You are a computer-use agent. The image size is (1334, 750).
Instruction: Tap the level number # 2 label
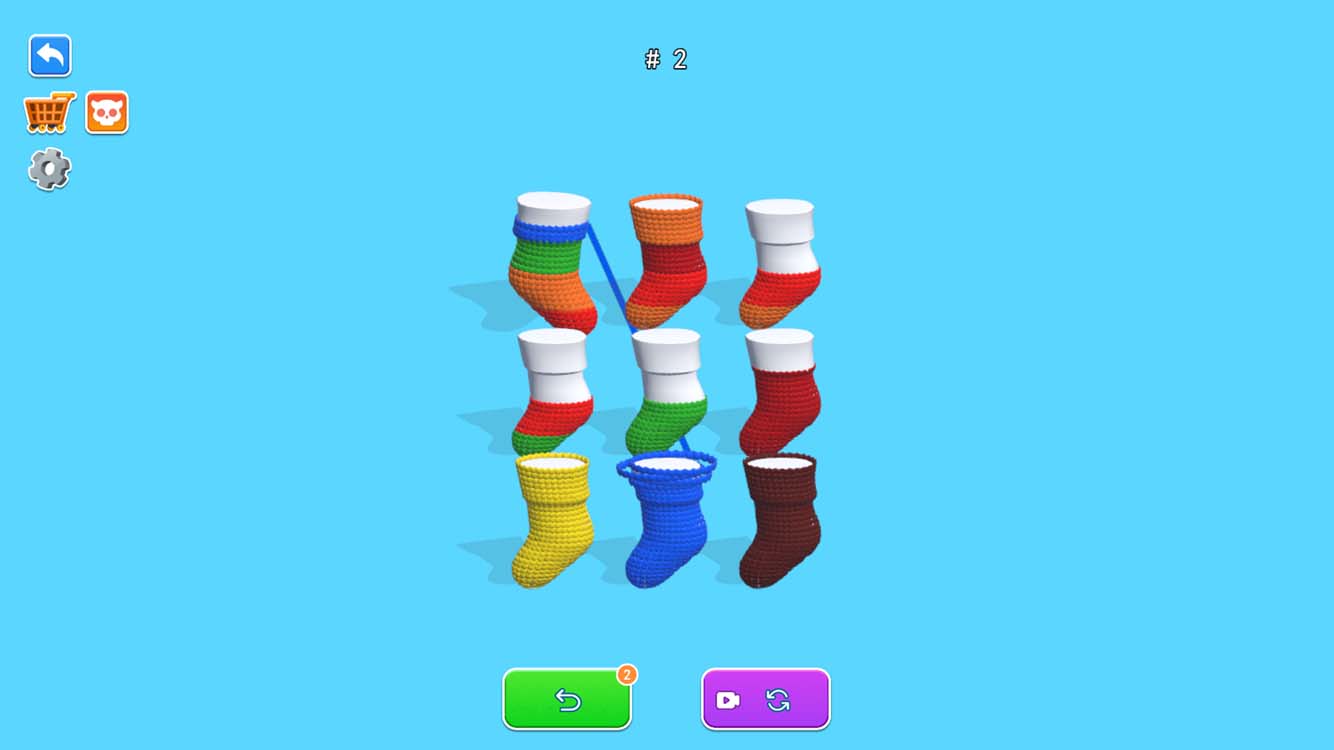pyautogui.click(x=666, y=60)
